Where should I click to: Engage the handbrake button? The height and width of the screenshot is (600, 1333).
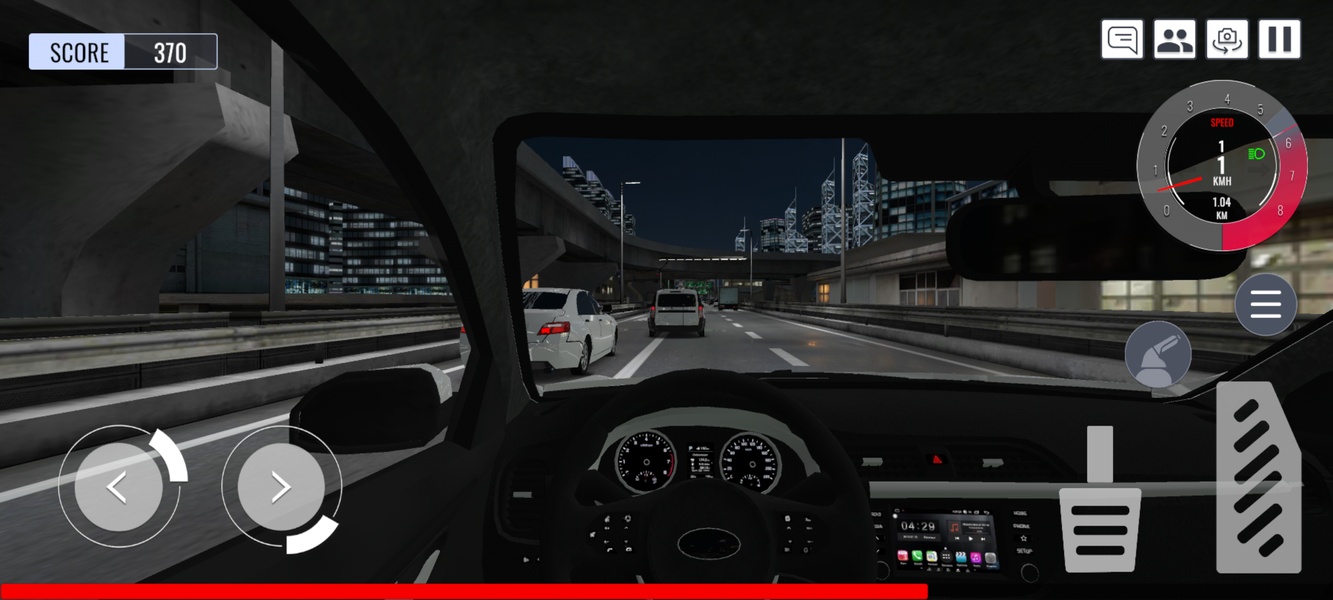click(x=1158, y=355)
